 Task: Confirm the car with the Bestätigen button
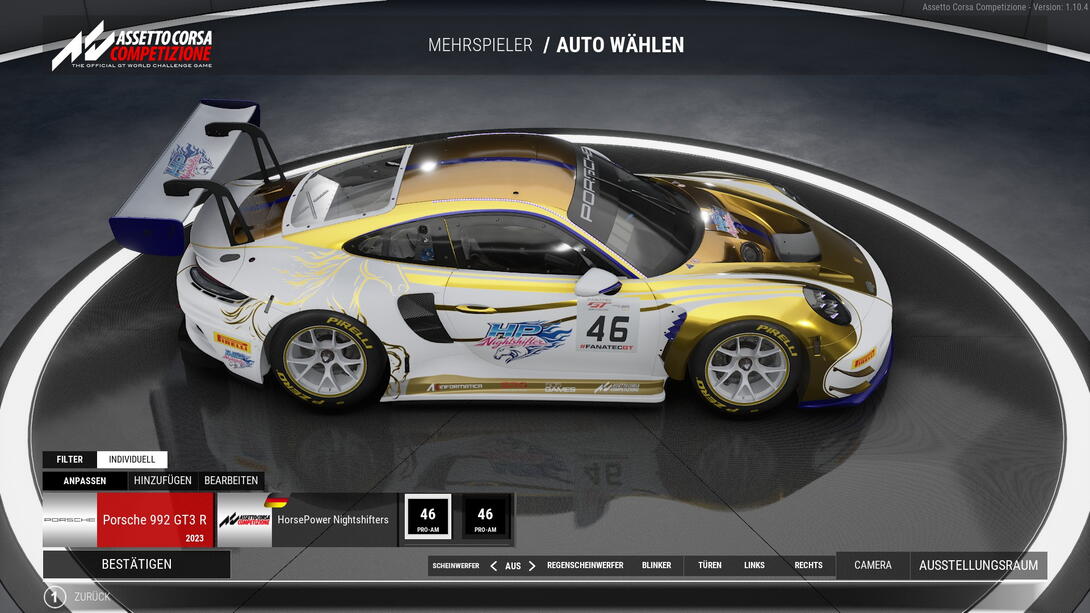point(136,564)
